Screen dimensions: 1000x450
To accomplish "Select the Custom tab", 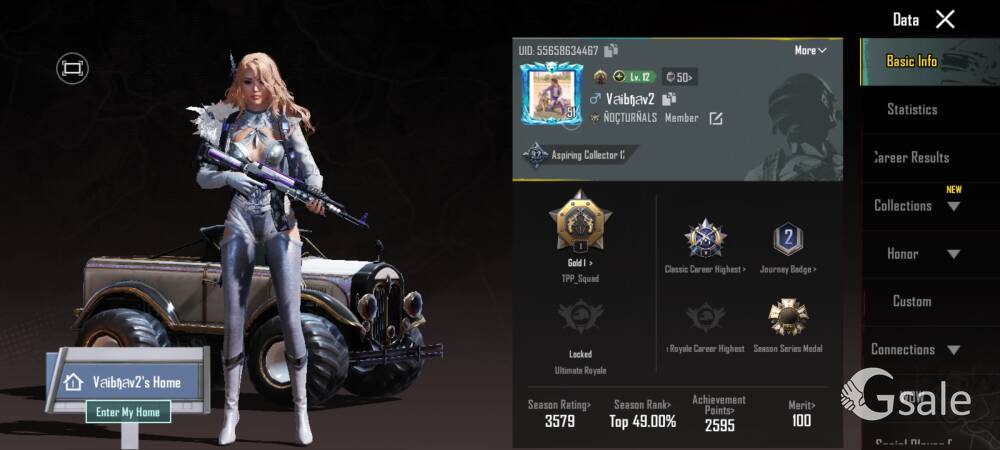I will [x=912, y=301].
